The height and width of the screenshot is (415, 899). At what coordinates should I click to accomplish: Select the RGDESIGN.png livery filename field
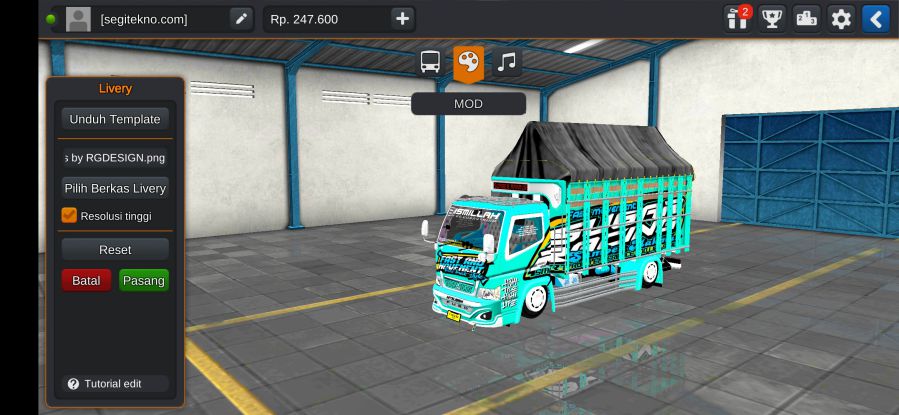[x=115, y=157]
